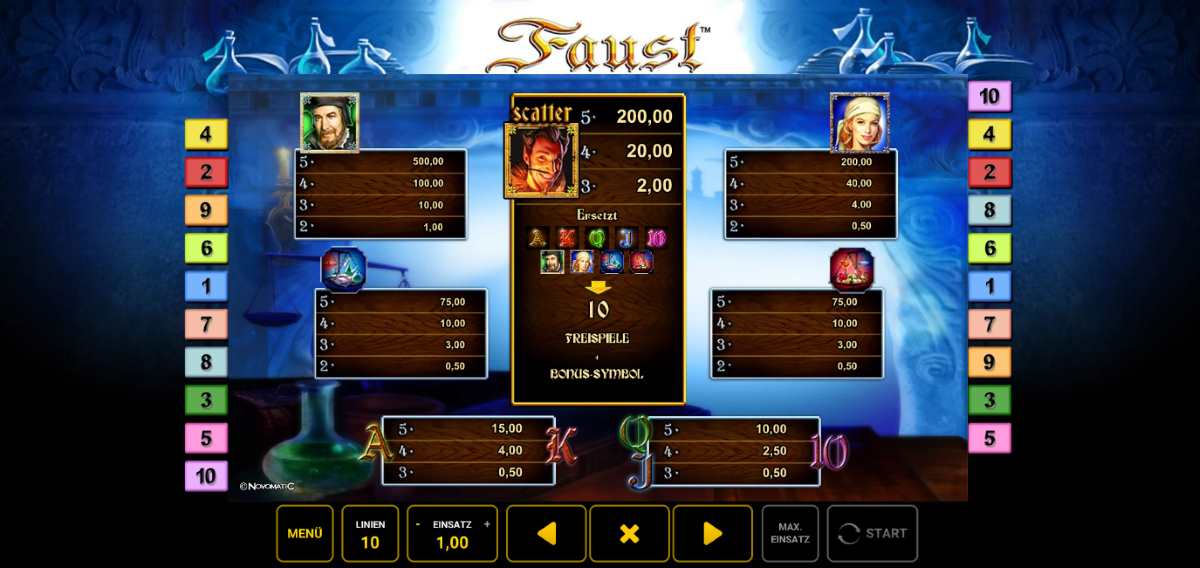Viewport: 1200px width, 568px height.
Task: Increase the Einsatz with the plus sign
Action: pos(487,524)
